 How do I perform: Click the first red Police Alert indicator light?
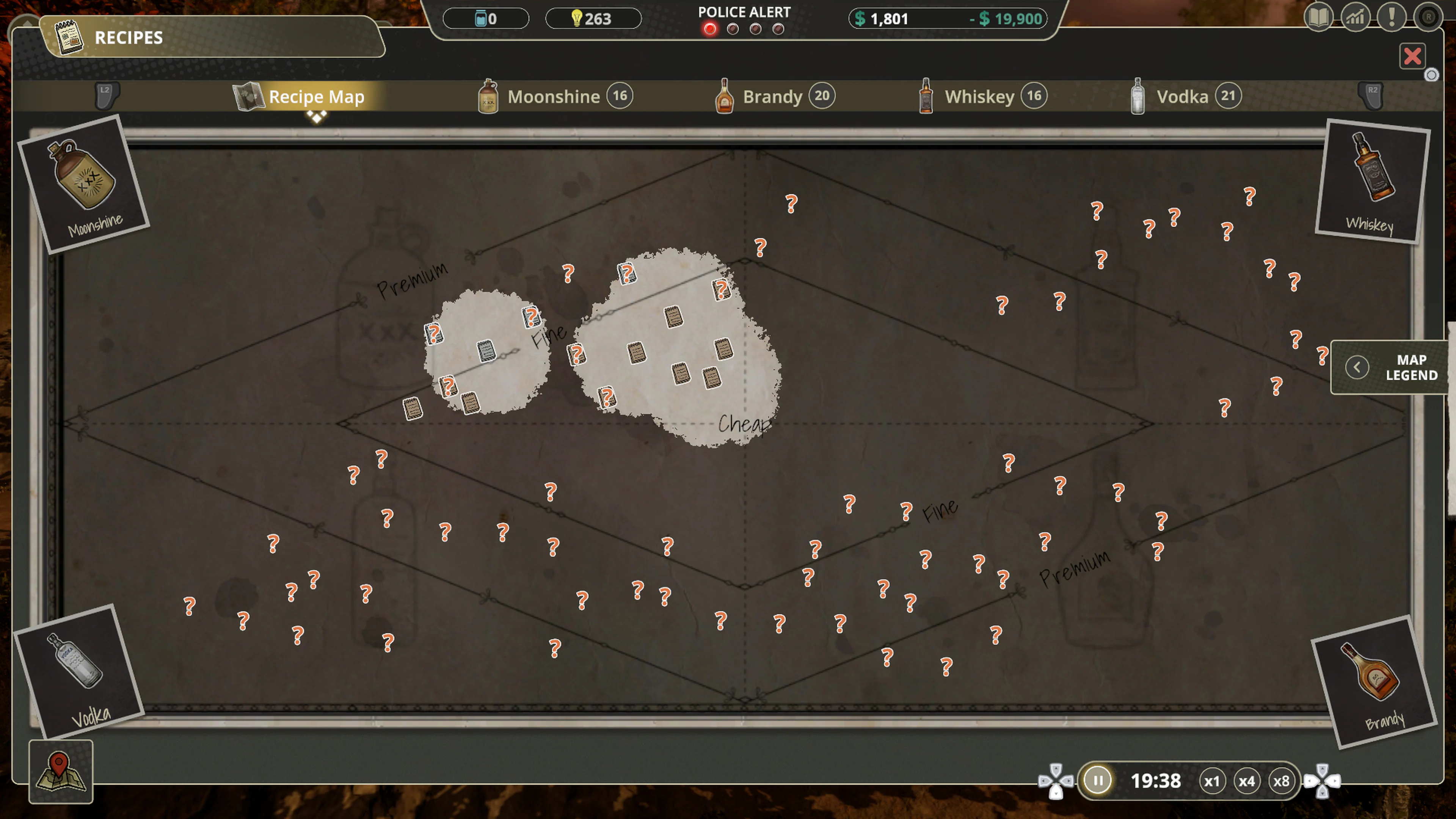pyautogui.click(x=710, y=30)
